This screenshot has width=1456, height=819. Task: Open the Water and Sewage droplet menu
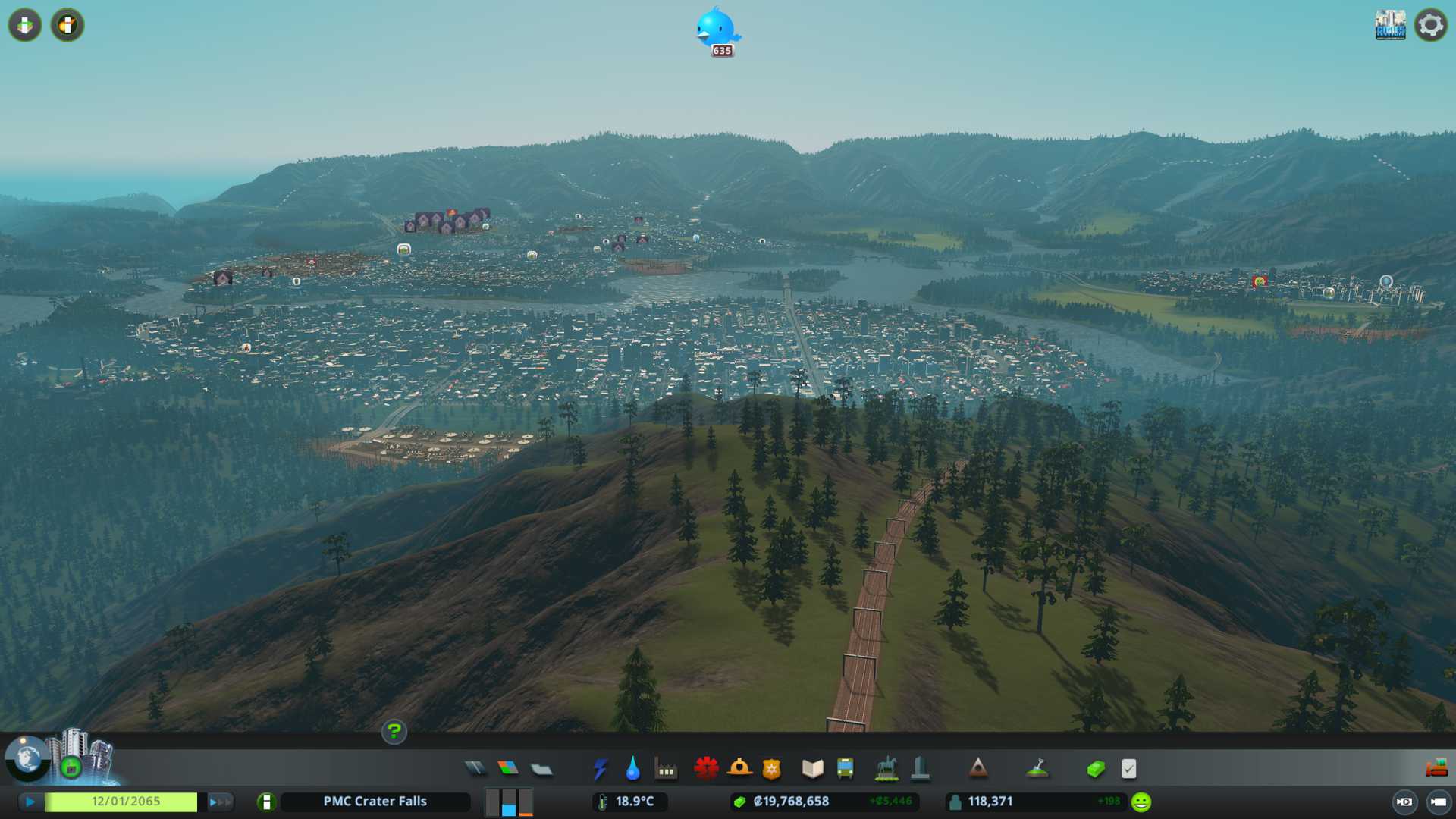632,769
